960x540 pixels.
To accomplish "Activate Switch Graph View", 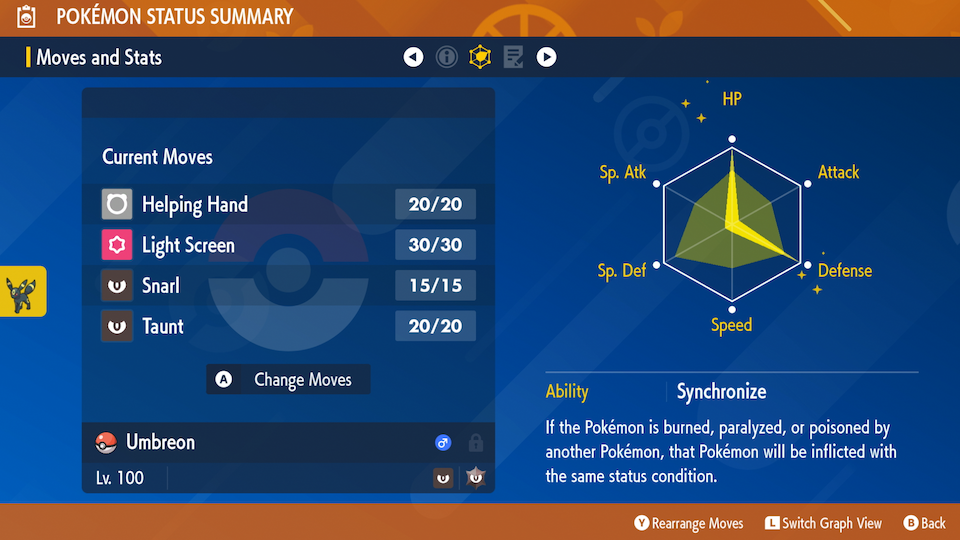I will 825,523.
